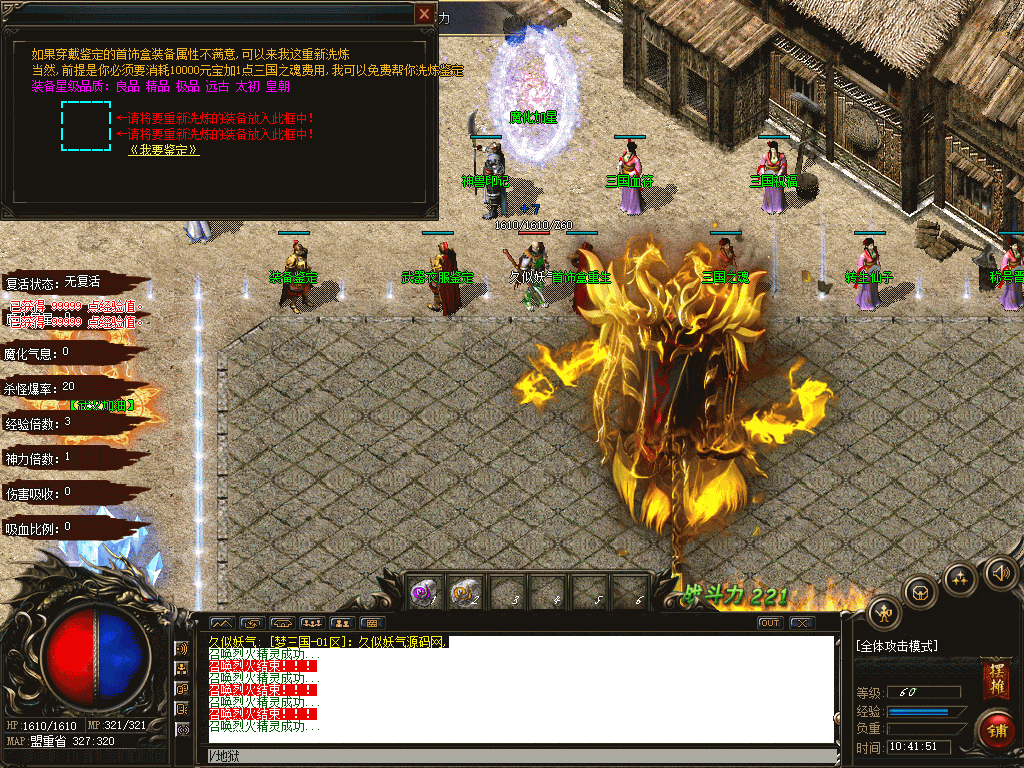This screenshot has height=768, width=1024.
Task: Focus the chat input field
Action: tap(520, 754)
